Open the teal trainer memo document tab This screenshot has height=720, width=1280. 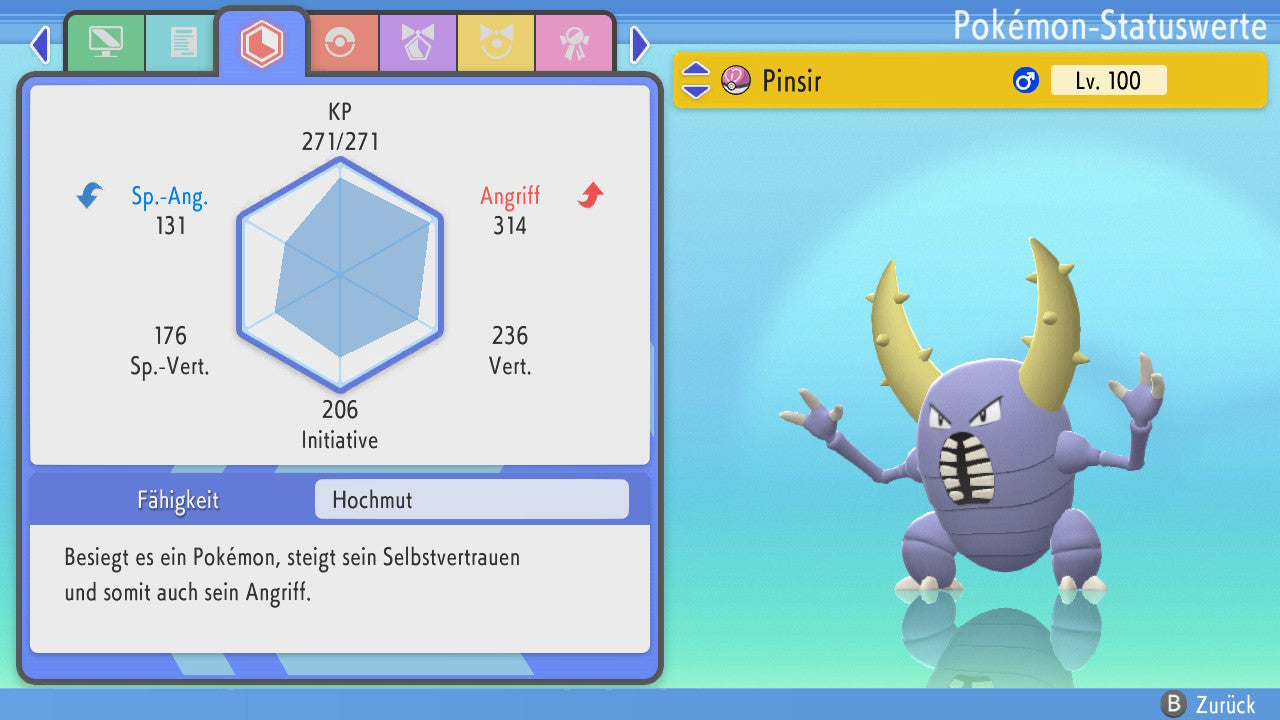182,43
